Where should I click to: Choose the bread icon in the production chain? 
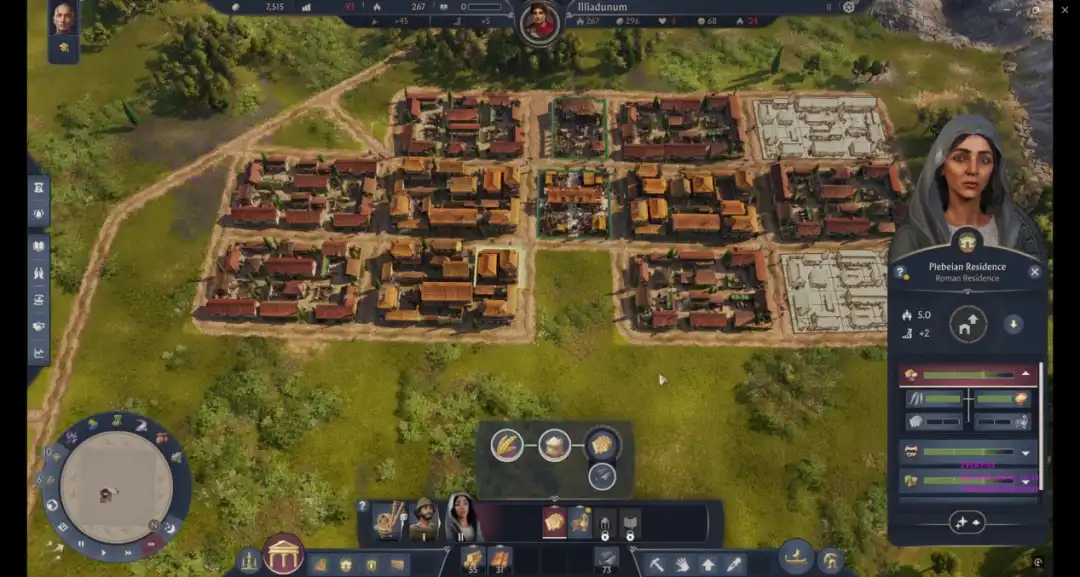tap(602, 444)
